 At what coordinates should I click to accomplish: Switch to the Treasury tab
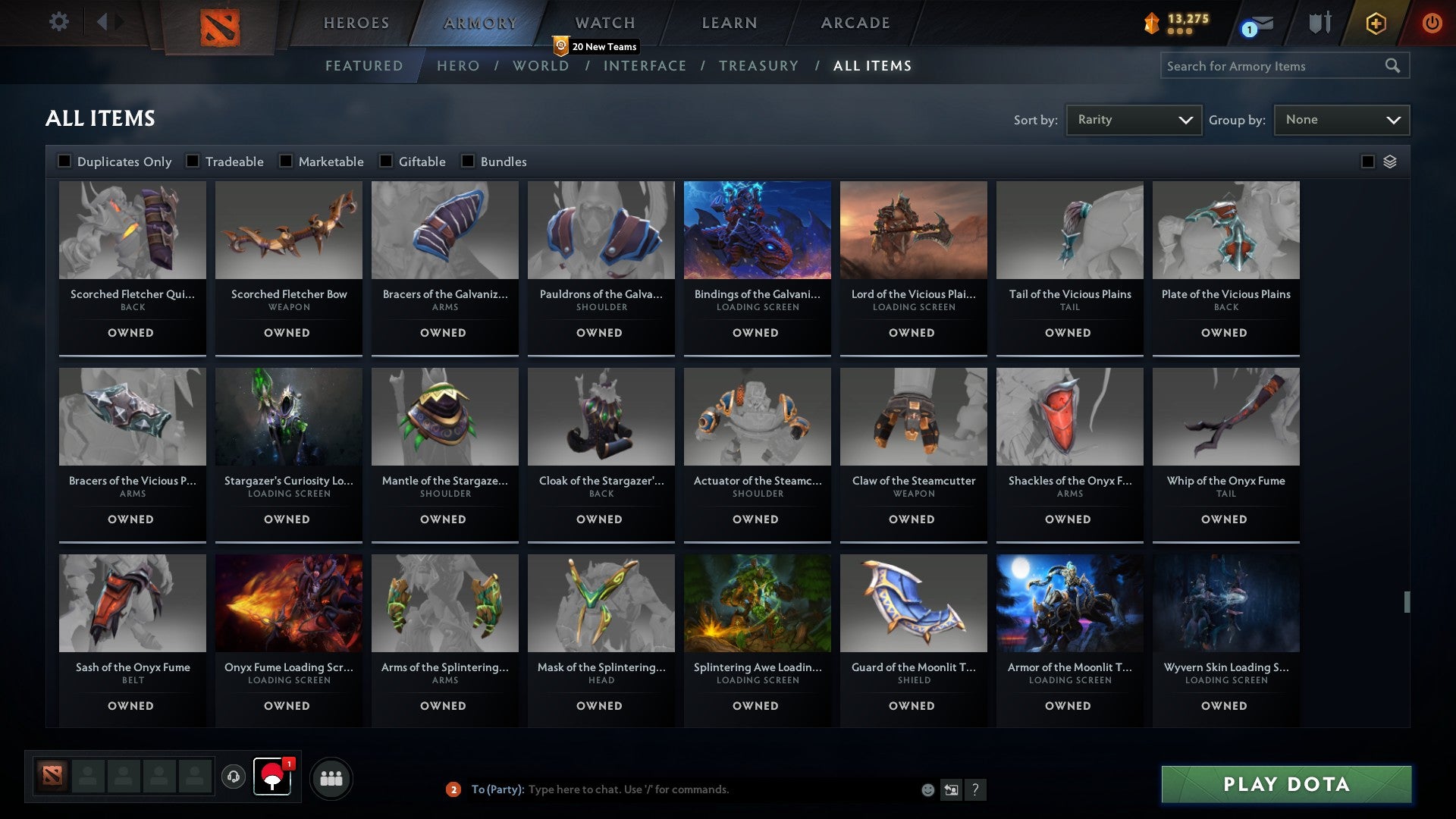click(x=758, y=66)
